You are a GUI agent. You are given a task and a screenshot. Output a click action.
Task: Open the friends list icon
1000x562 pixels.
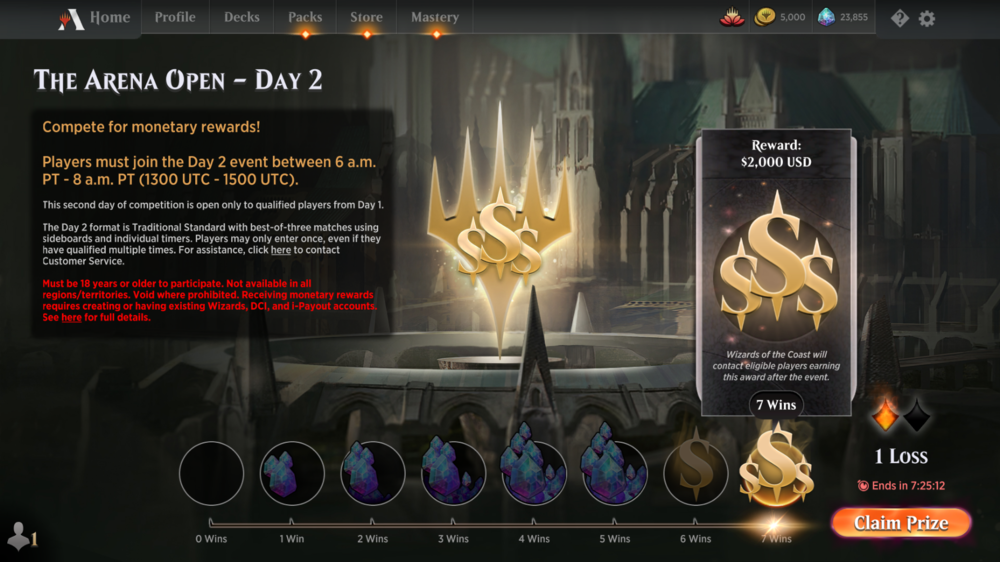[21, 537]
